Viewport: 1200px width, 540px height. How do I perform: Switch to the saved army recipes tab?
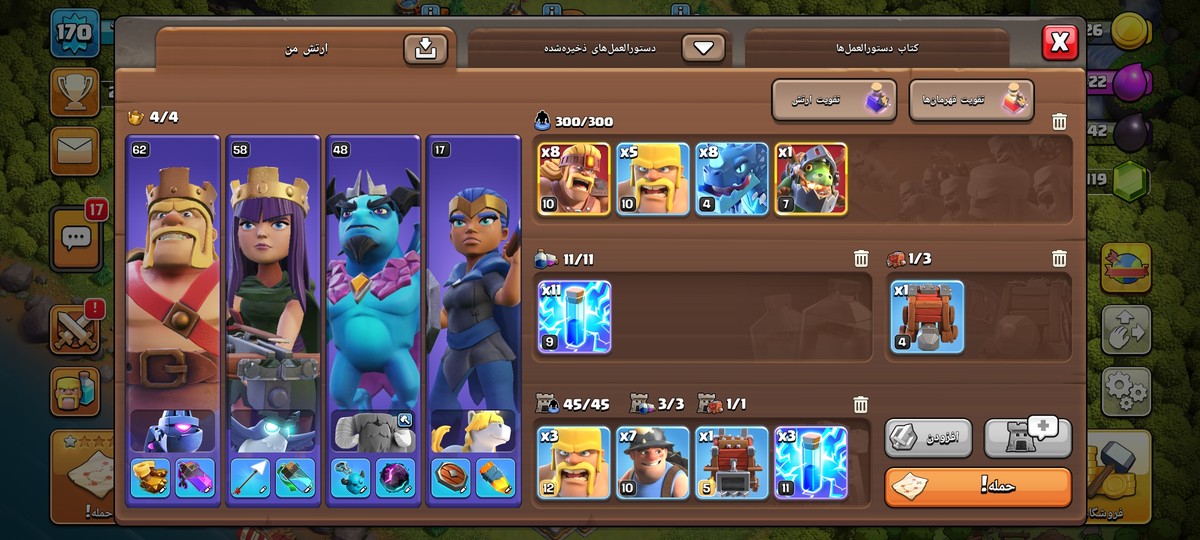(x=600, y=47)
